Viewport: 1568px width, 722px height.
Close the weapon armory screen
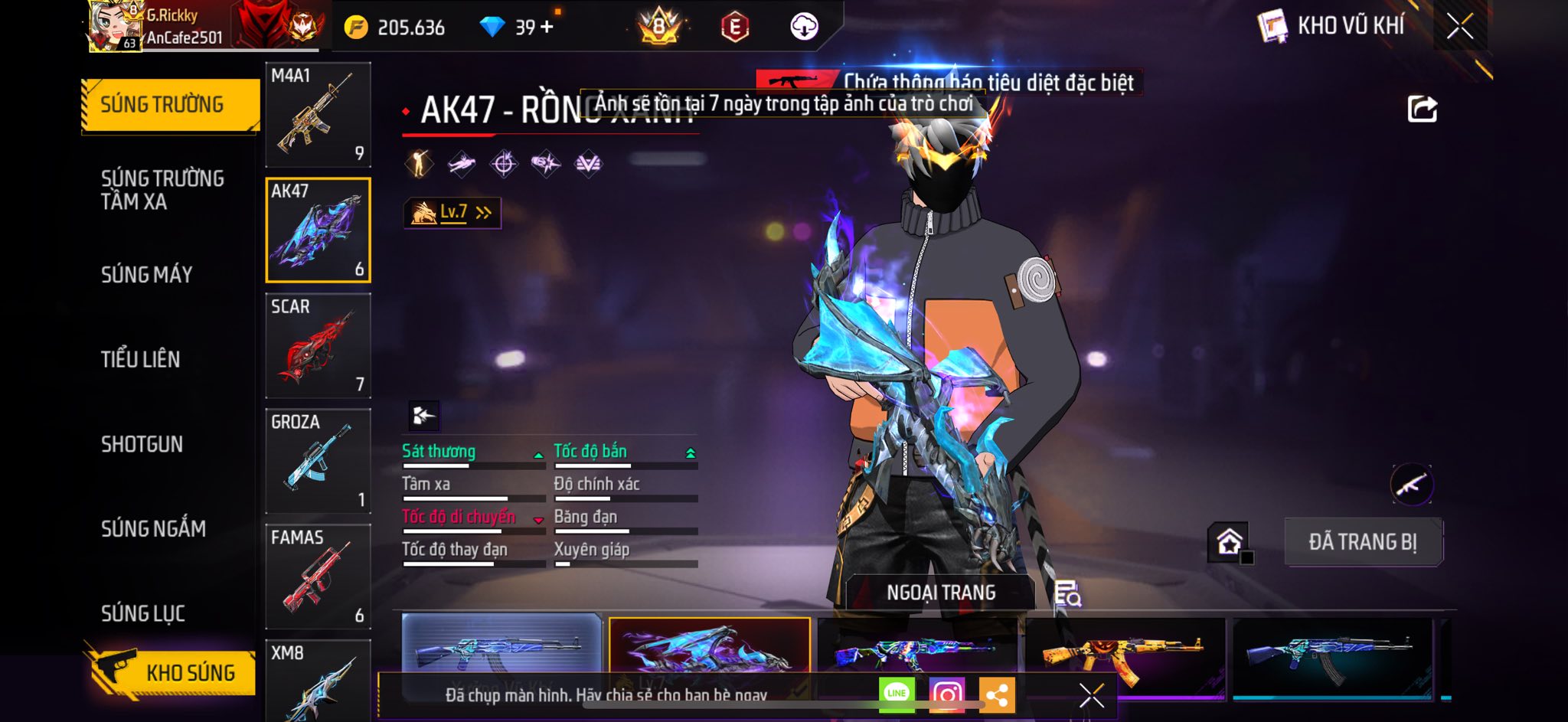pyautogui.click(x=1459, y=27)
